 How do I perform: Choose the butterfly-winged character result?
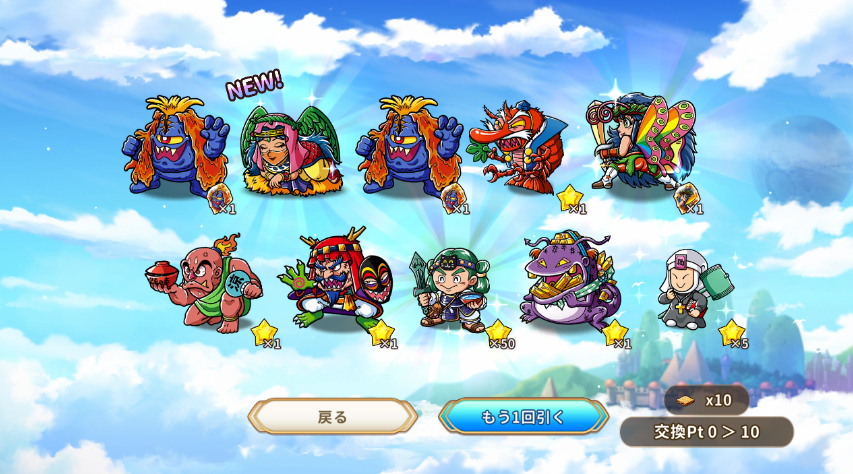tap(640, 145)
